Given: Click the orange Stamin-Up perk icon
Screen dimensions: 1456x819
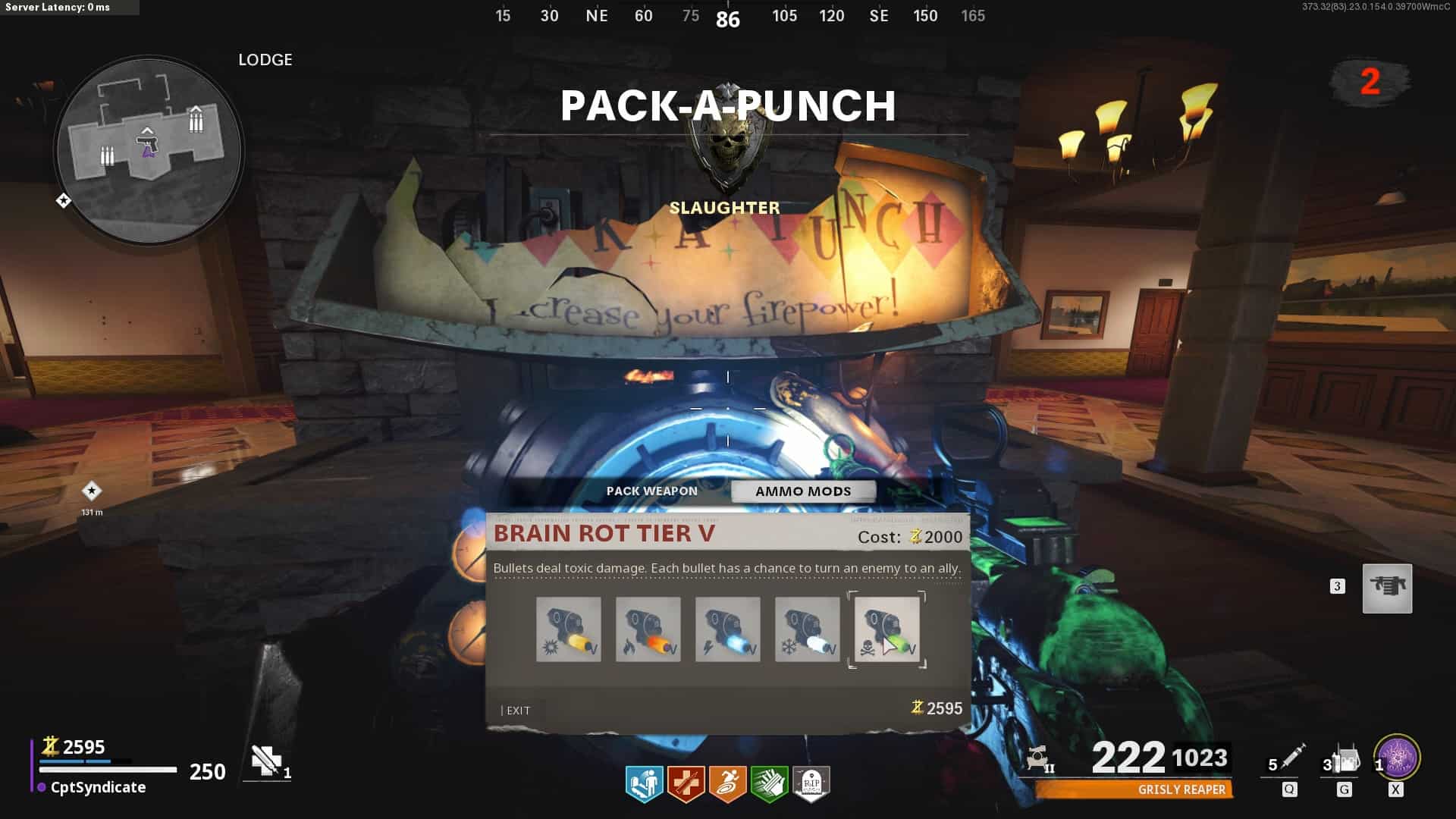Looking at the screenshot, I should [728, 783].
